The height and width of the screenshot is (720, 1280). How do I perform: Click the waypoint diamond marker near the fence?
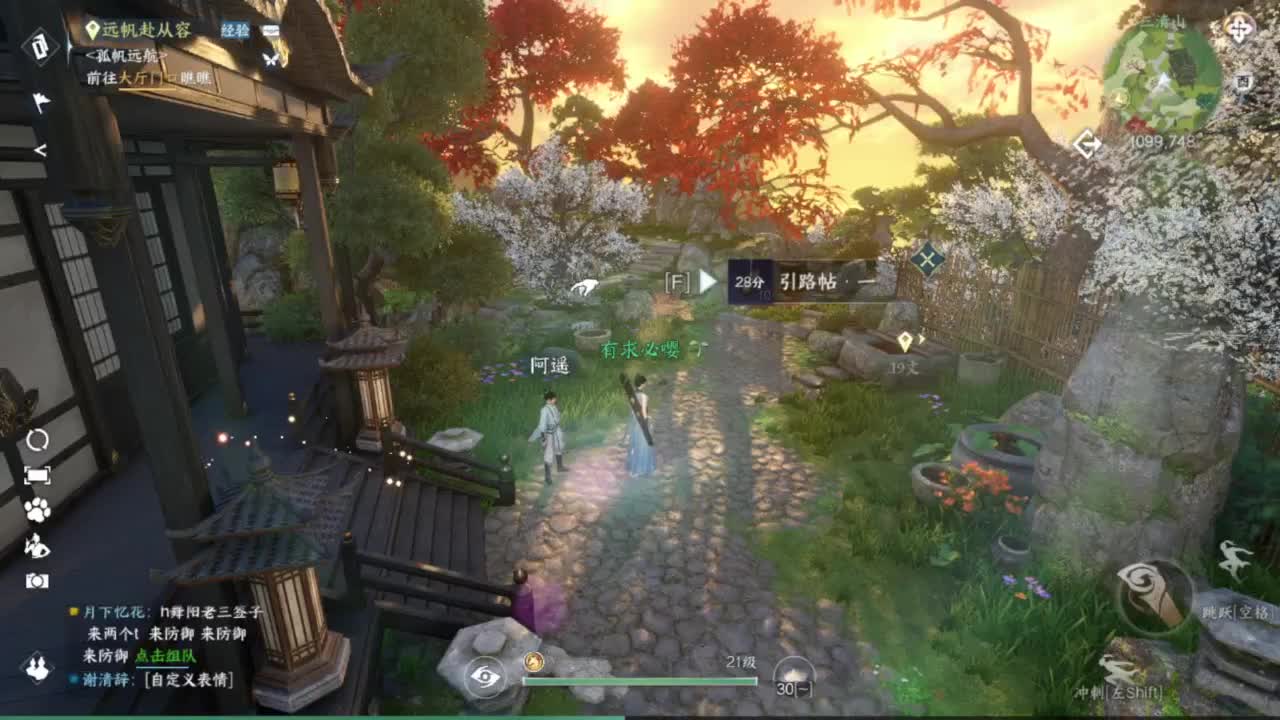926,258
